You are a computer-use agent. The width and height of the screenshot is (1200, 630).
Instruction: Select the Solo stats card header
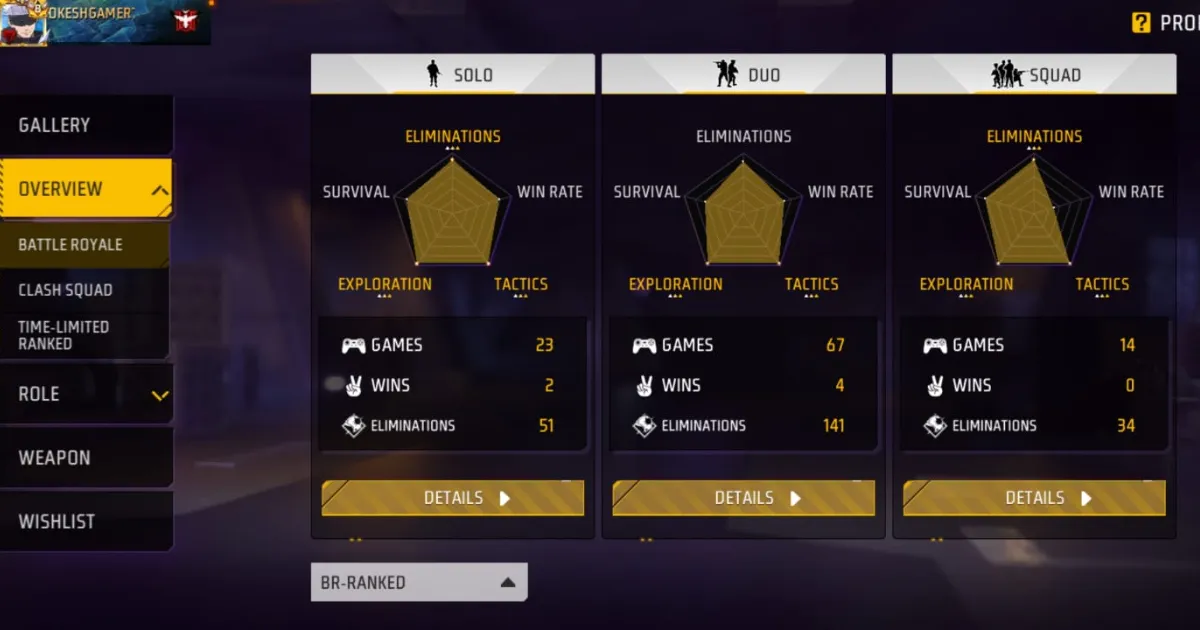point(453,75)
